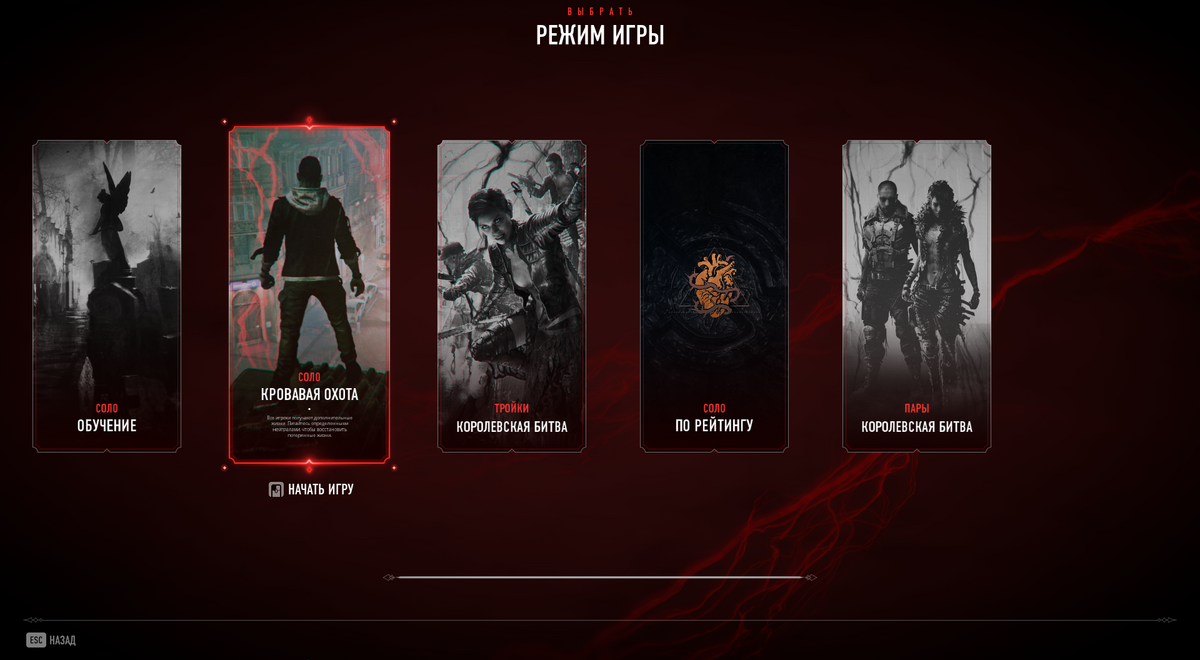The image size is (1200, 660).
Task: Open the Соло По Рейтингу ranked card
Action: (714, 296)
